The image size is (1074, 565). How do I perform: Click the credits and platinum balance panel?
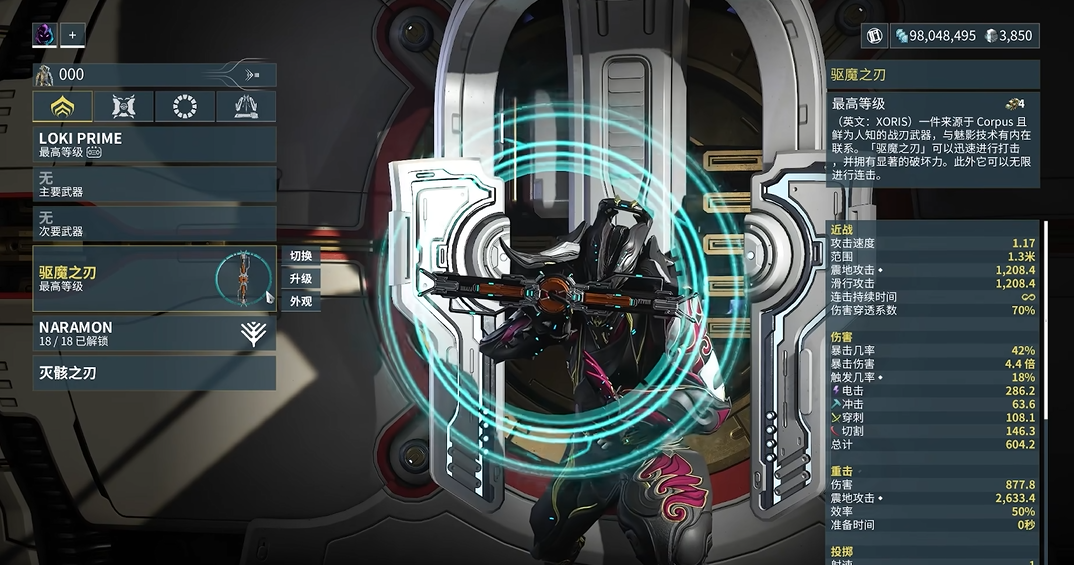pyautogui.click(x=964, y=36)
